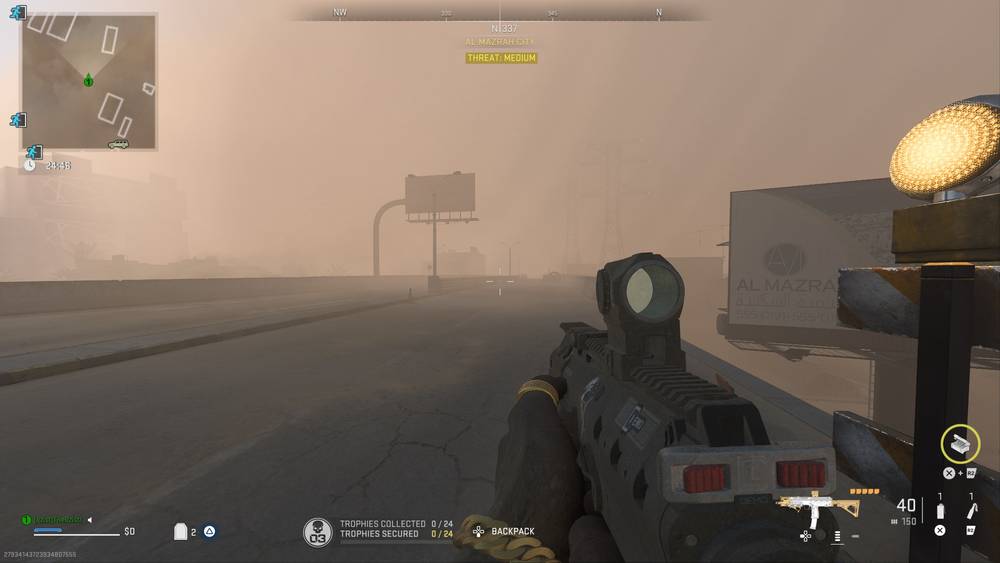
Task: Activate the munitions box field upgrade
Action: click(x=960, y=443)
